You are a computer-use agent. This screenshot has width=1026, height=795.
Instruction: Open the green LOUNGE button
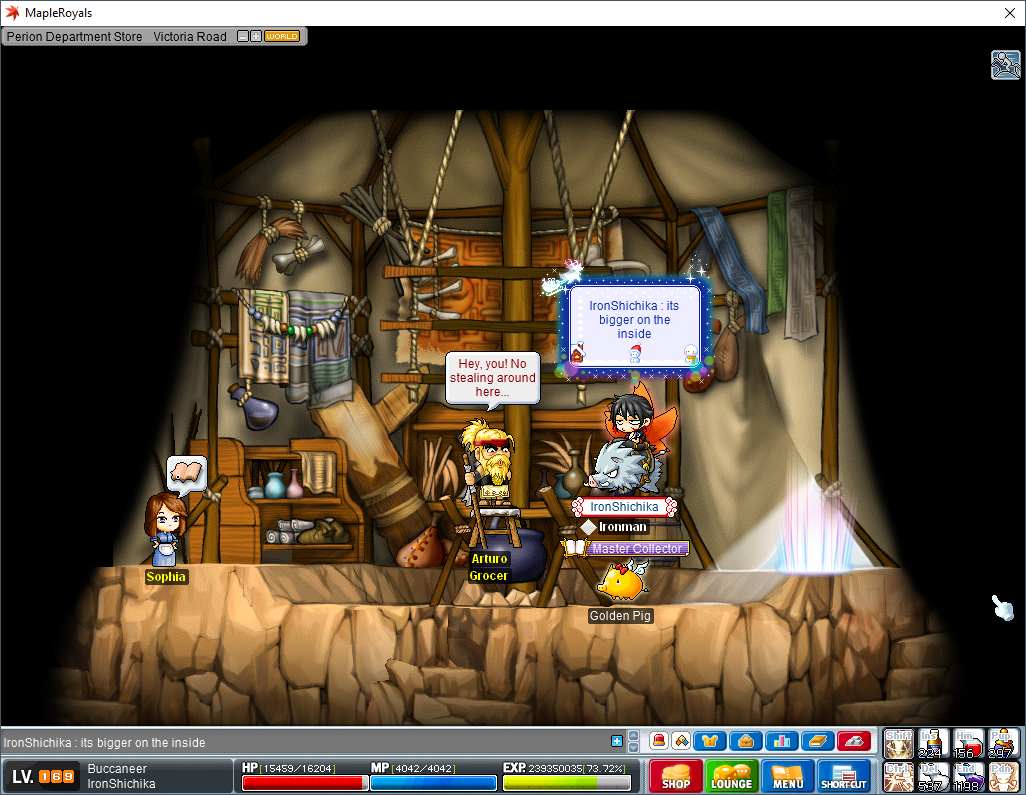(x=732, y=777)
